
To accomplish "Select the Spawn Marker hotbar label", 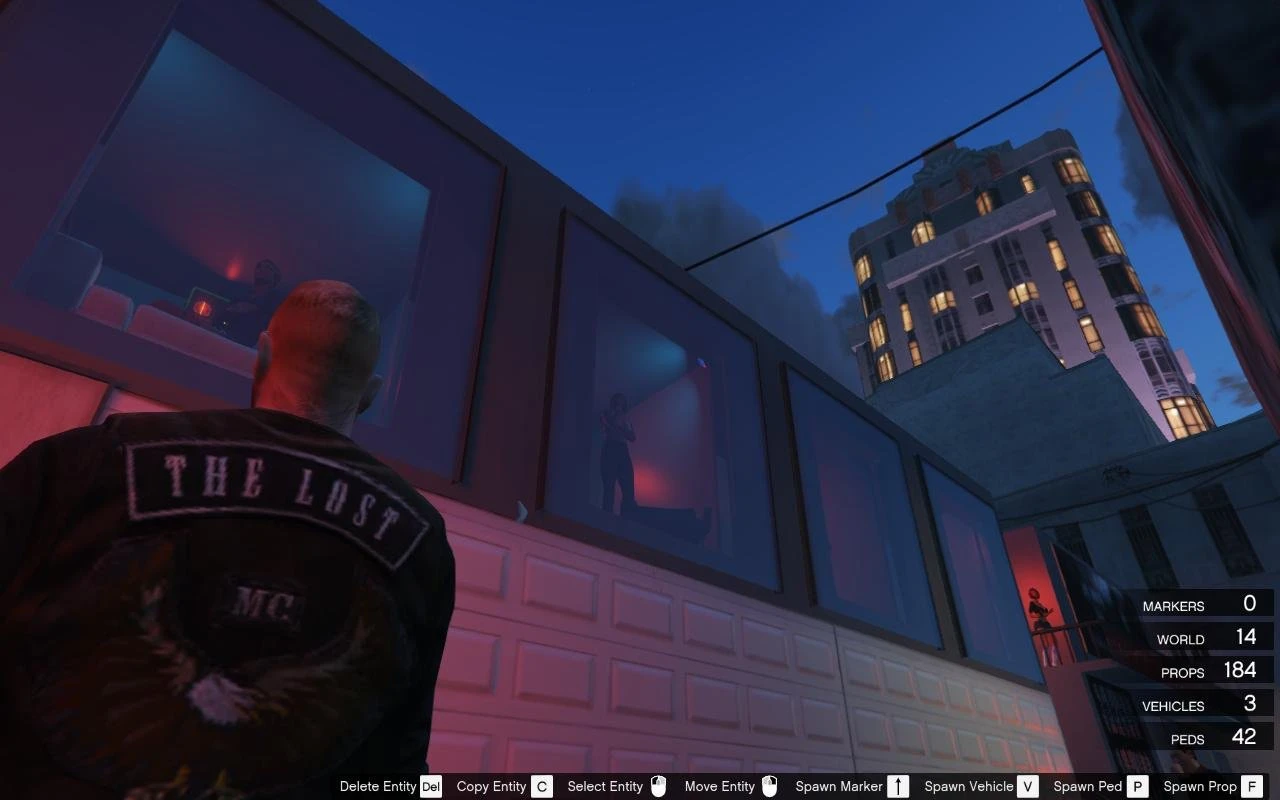I will 840,786.
